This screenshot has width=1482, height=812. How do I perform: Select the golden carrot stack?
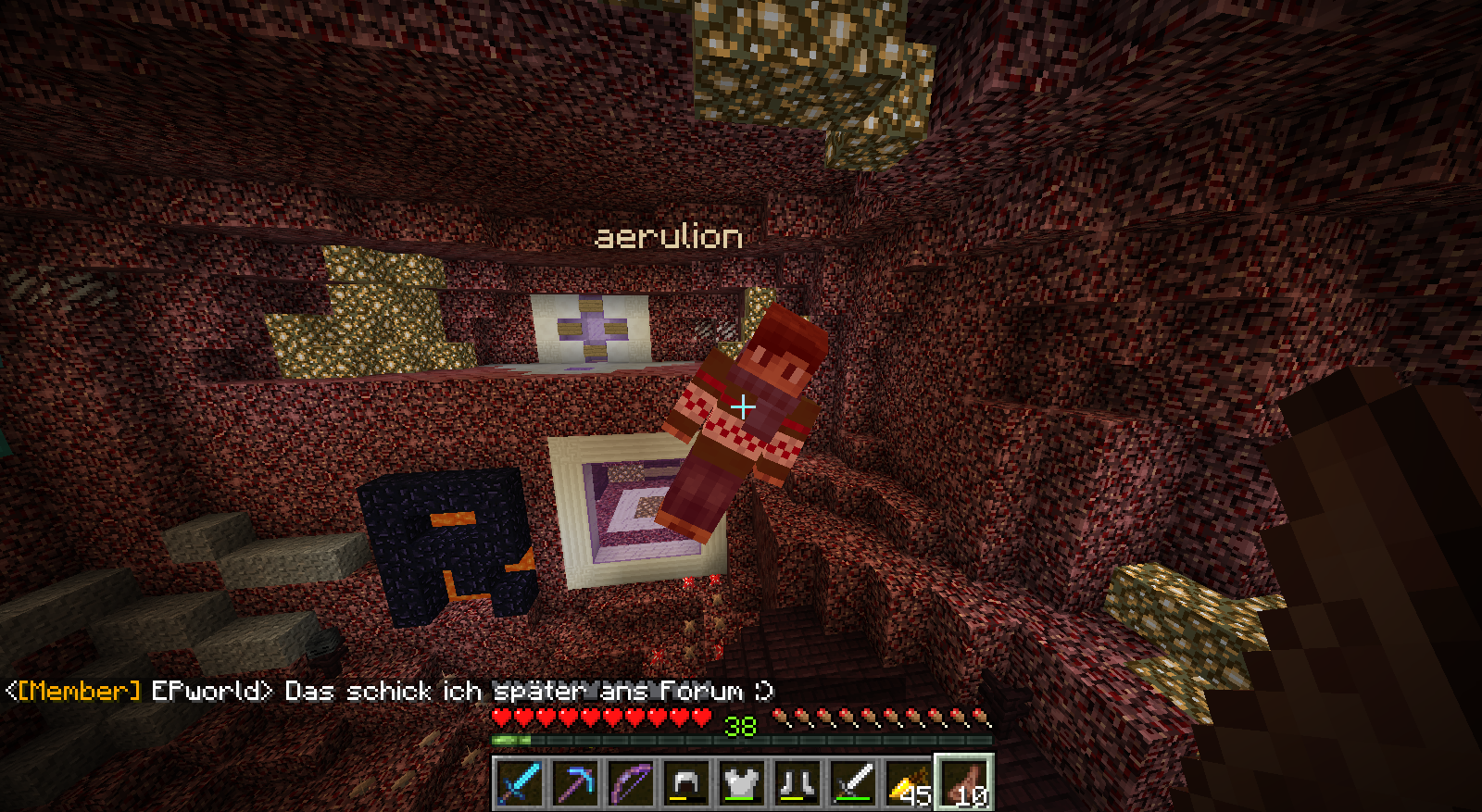tap(909, 782)
